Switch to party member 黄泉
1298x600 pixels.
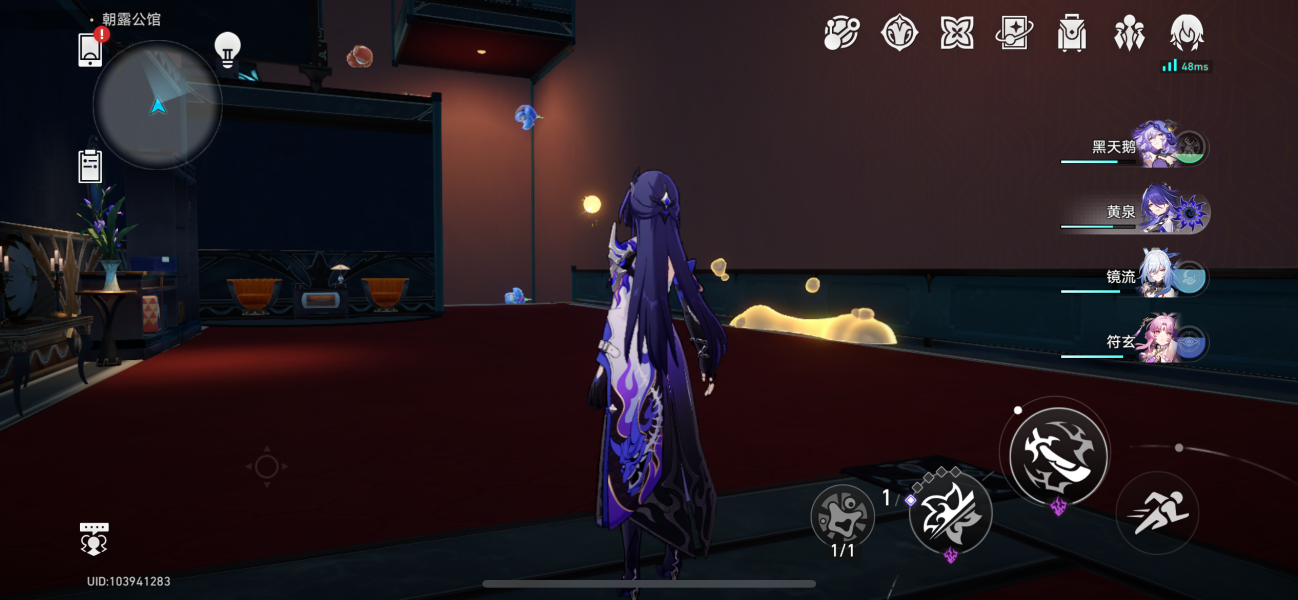(x=1160, y=212)
